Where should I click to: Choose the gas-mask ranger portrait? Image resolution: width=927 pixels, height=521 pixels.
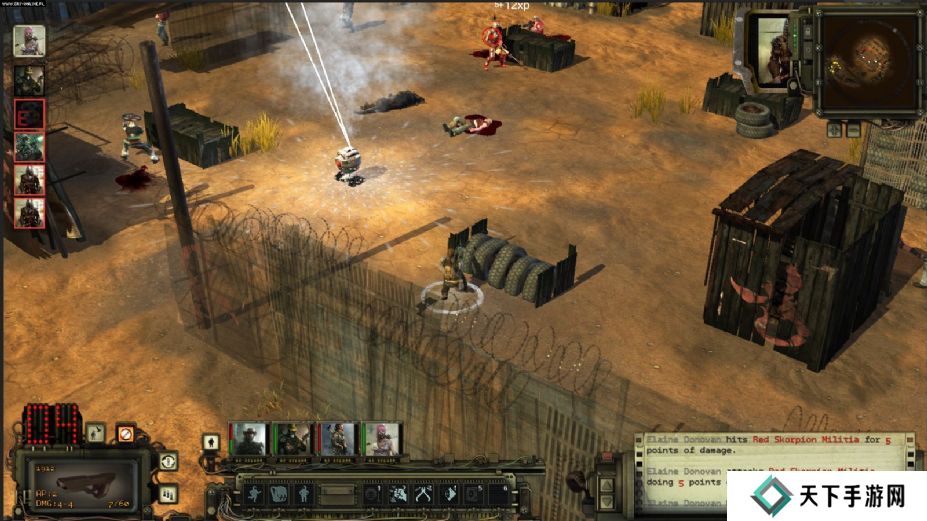click(x=292, y=439)
